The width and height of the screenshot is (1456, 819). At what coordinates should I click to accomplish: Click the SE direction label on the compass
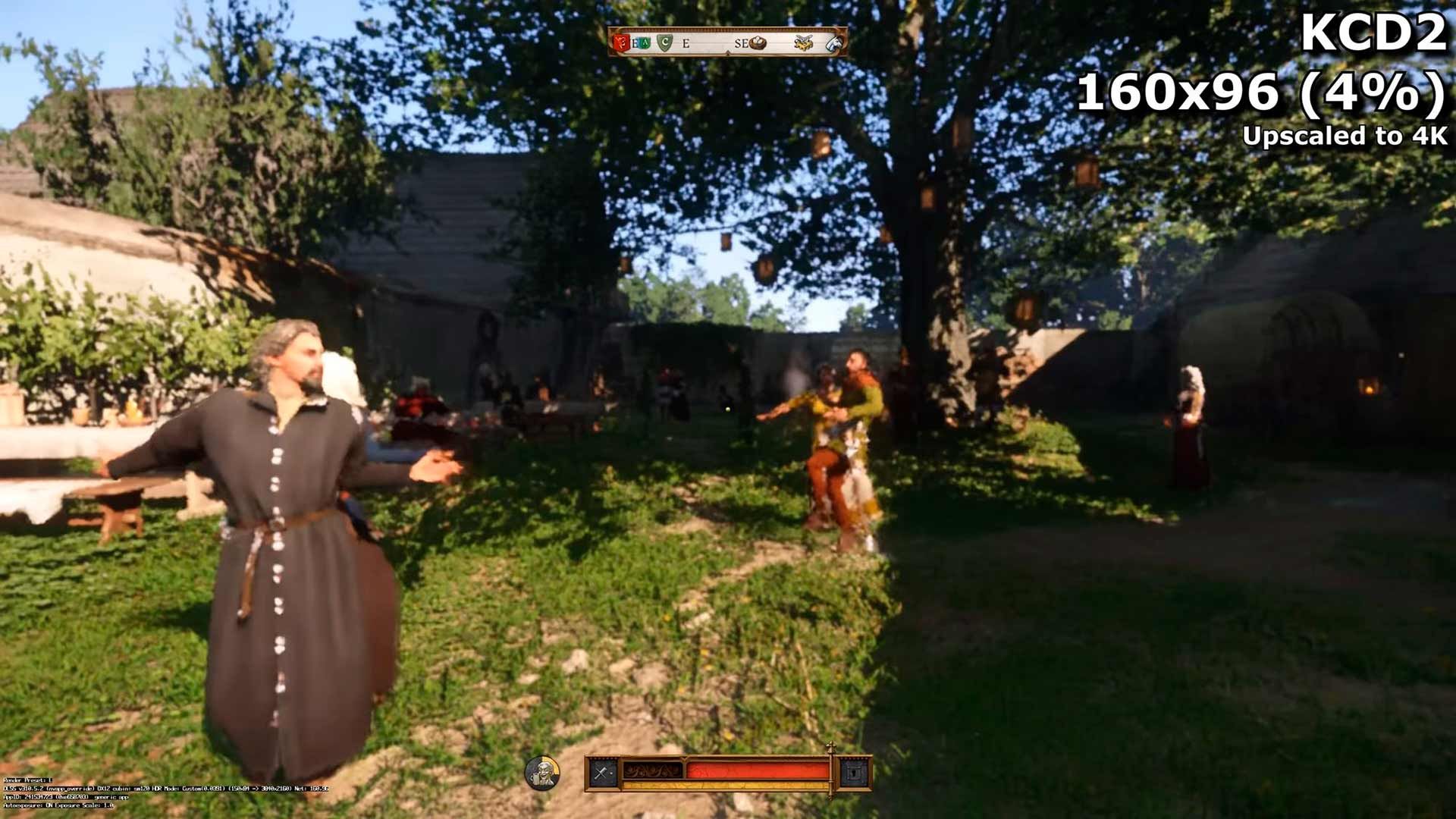click(x=741, y=42)
